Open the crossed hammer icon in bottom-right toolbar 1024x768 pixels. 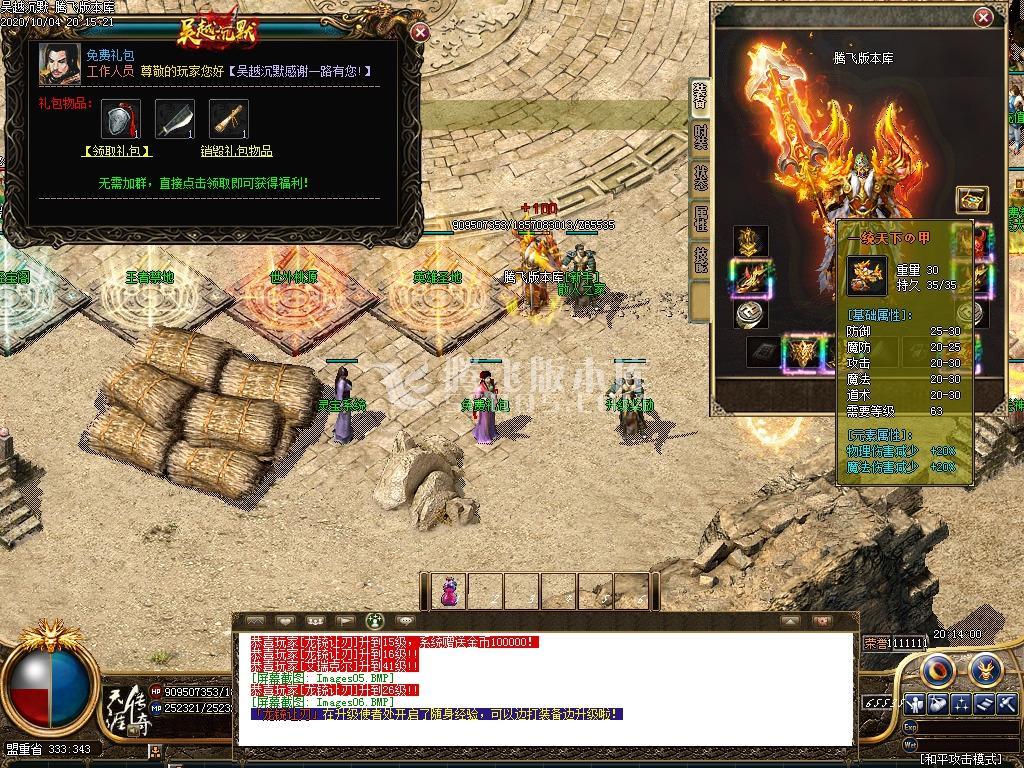pyautogui.click(x=1006, y=704)
